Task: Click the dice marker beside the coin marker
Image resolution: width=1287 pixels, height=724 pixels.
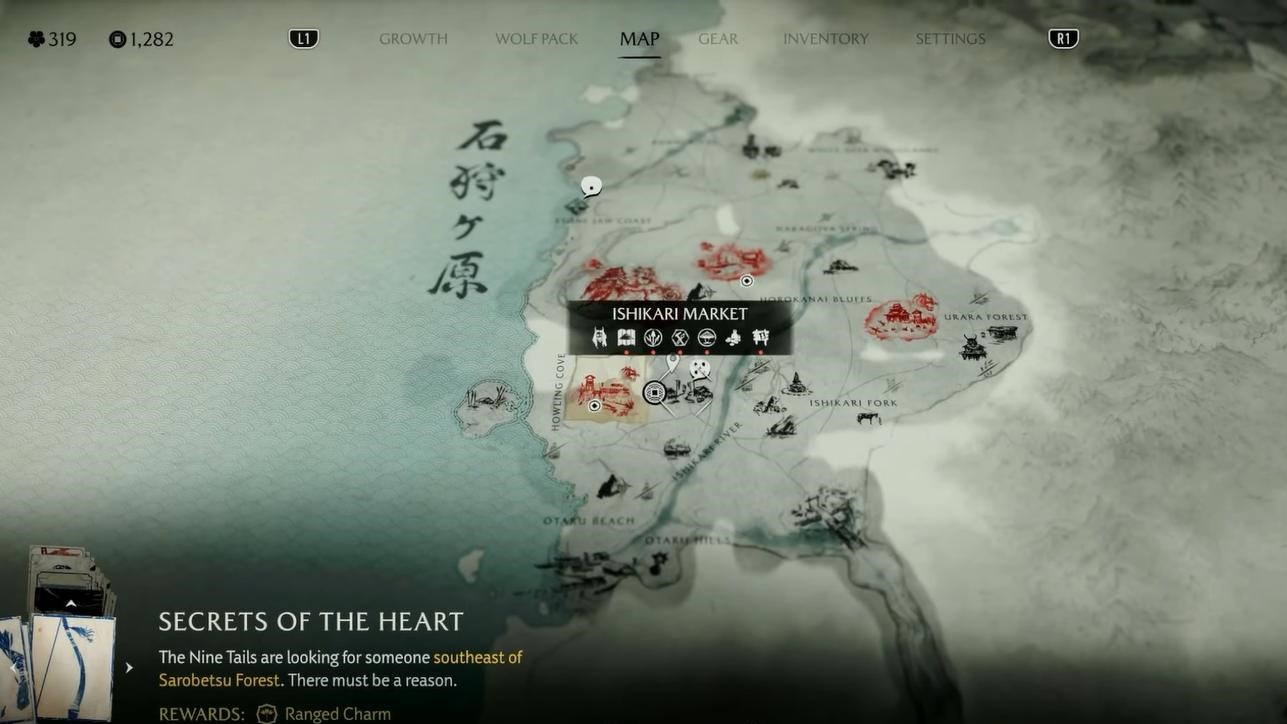Action: [700, 370]
